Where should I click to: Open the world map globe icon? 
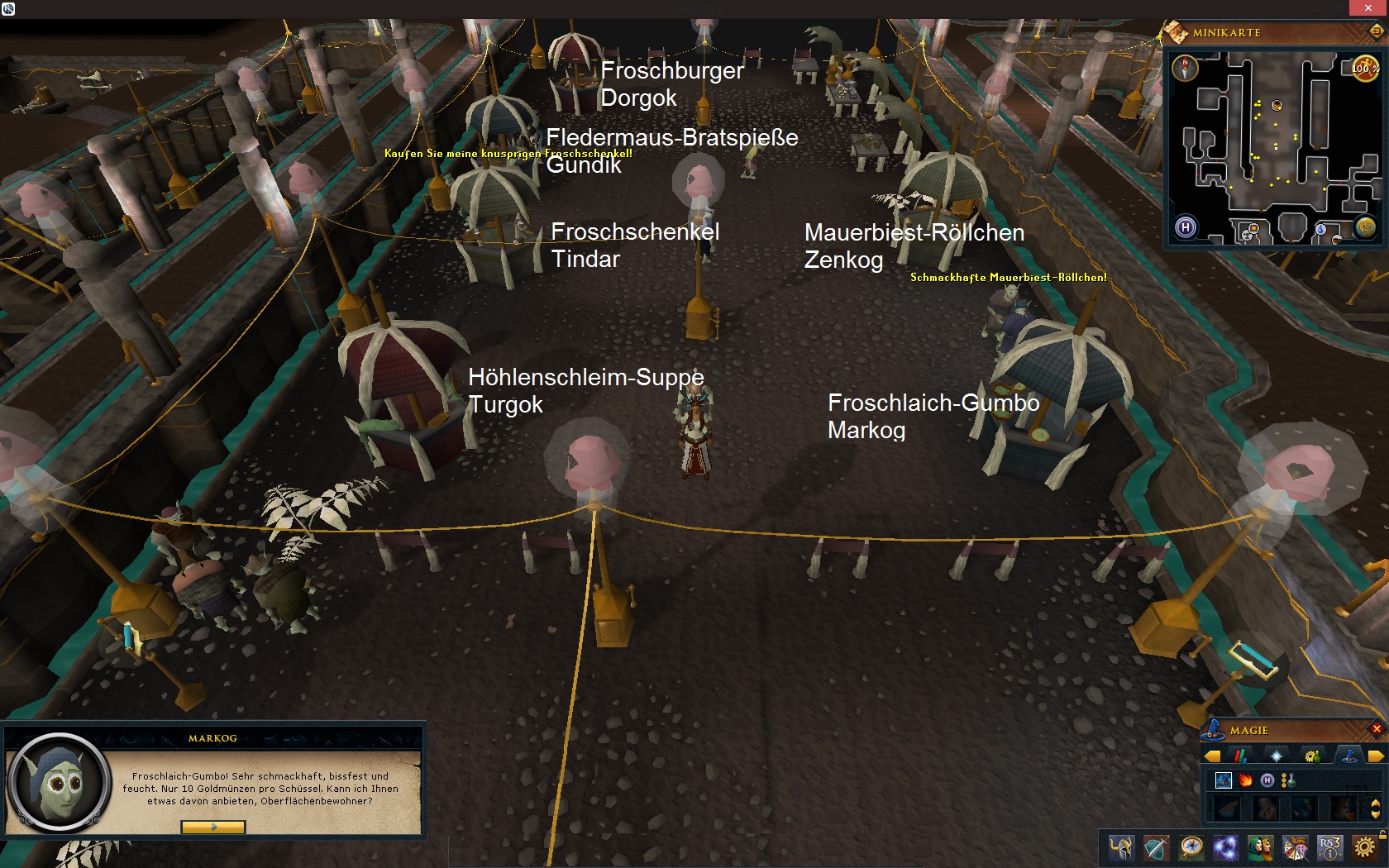(1365, 227)
